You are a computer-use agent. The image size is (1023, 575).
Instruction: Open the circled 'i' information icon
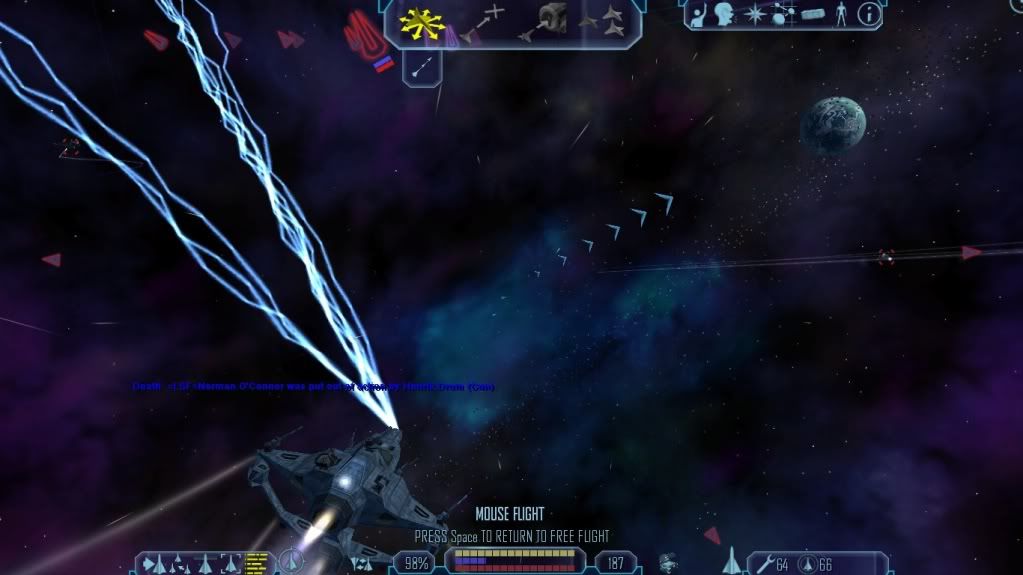coord(868,16)
